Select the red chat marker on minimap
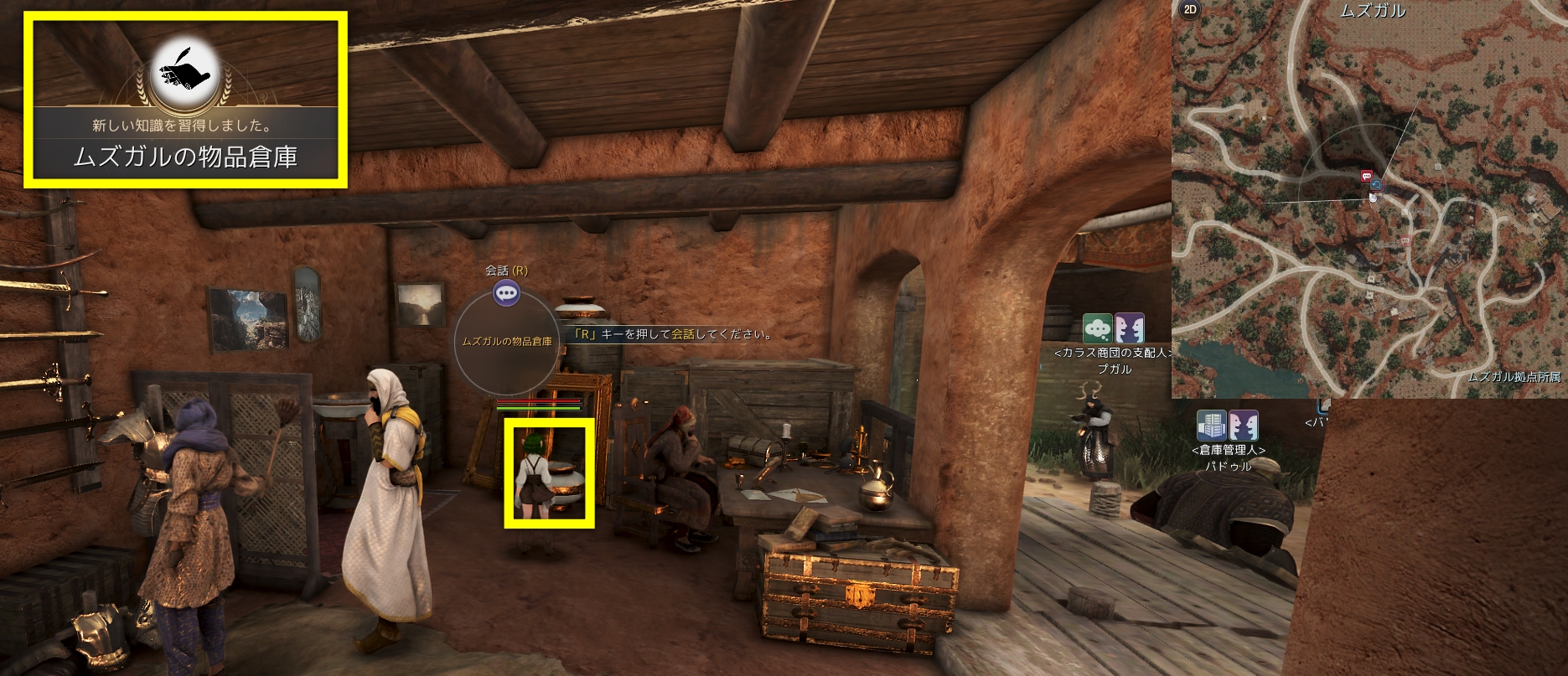 1366,176
